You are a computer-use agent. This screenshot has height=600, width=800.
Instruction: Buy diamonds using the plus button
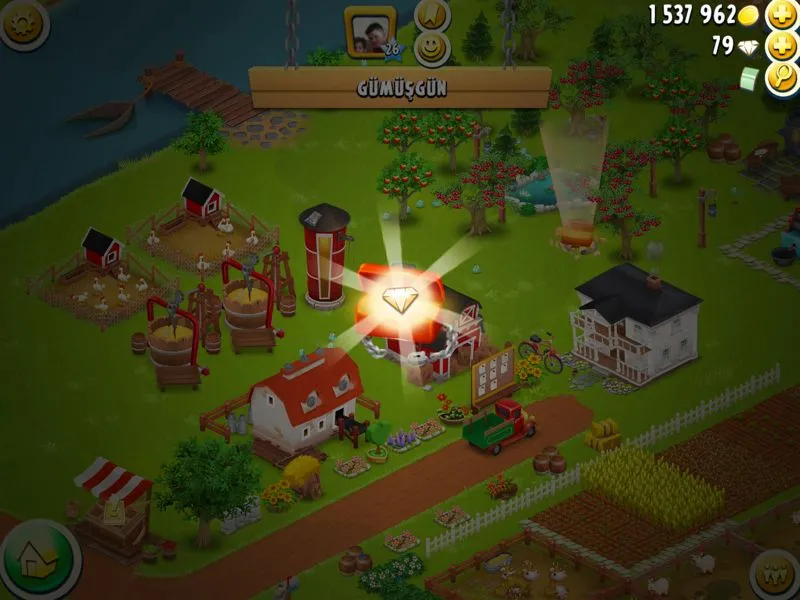(781, 46)
